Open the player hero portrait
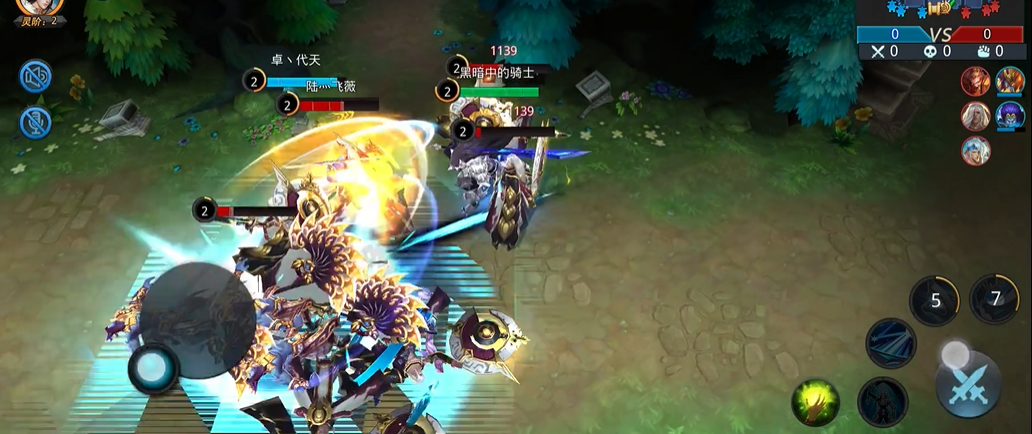The image size is (1032, 434). coord(40,6)
